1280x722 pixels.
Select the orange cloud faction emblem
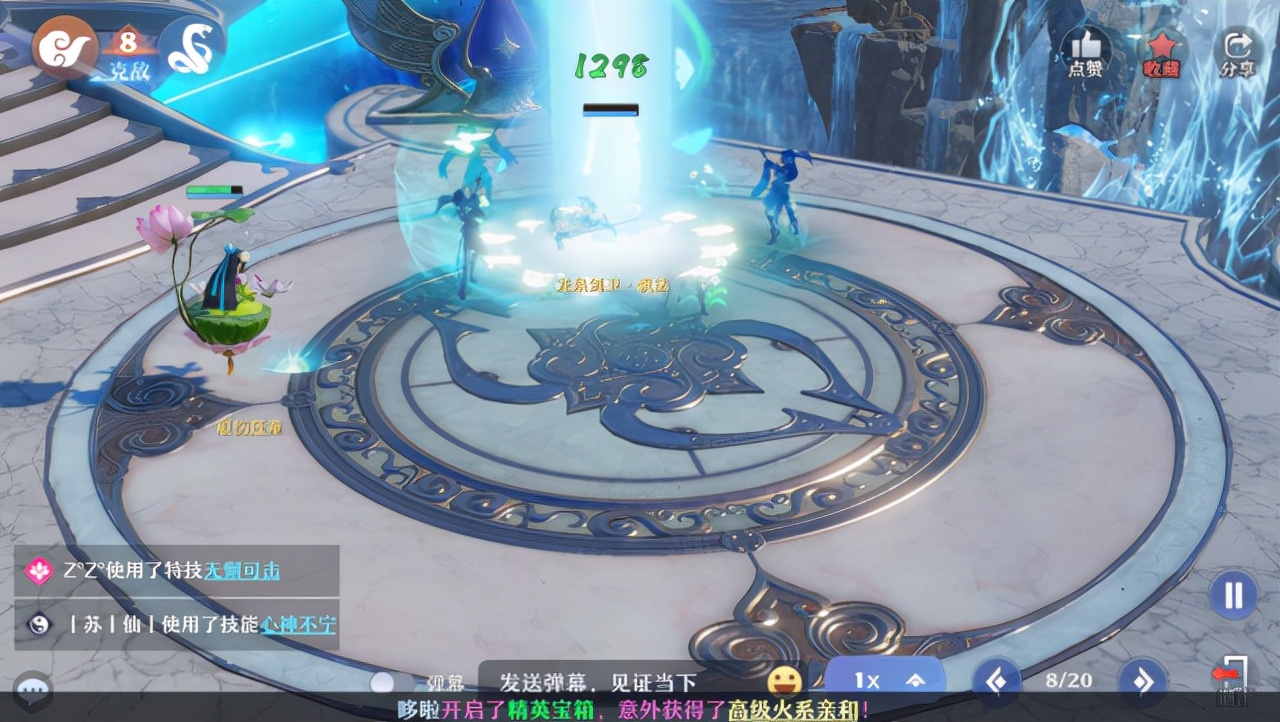(65, 47)
